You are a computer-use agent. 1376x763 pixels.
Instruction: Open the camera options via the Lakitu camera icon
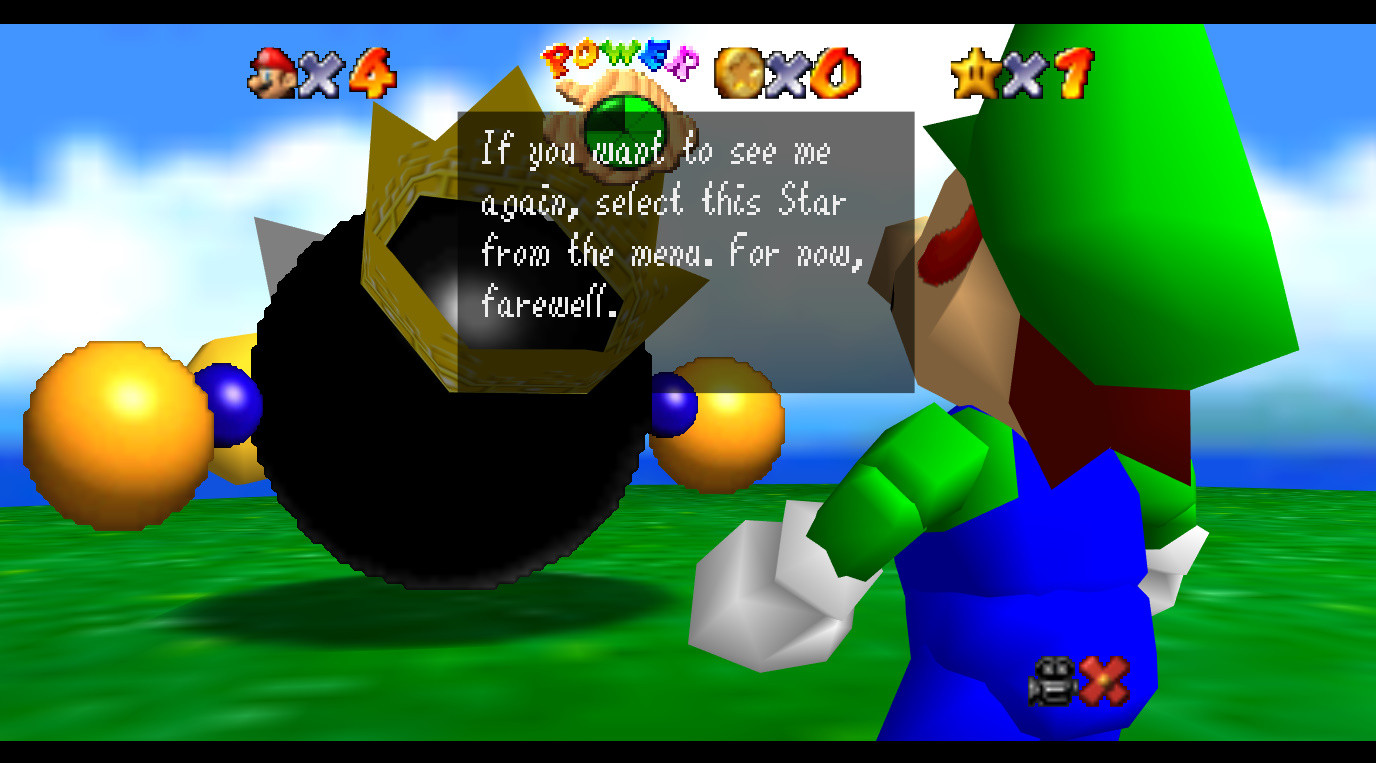point(1052,679)
